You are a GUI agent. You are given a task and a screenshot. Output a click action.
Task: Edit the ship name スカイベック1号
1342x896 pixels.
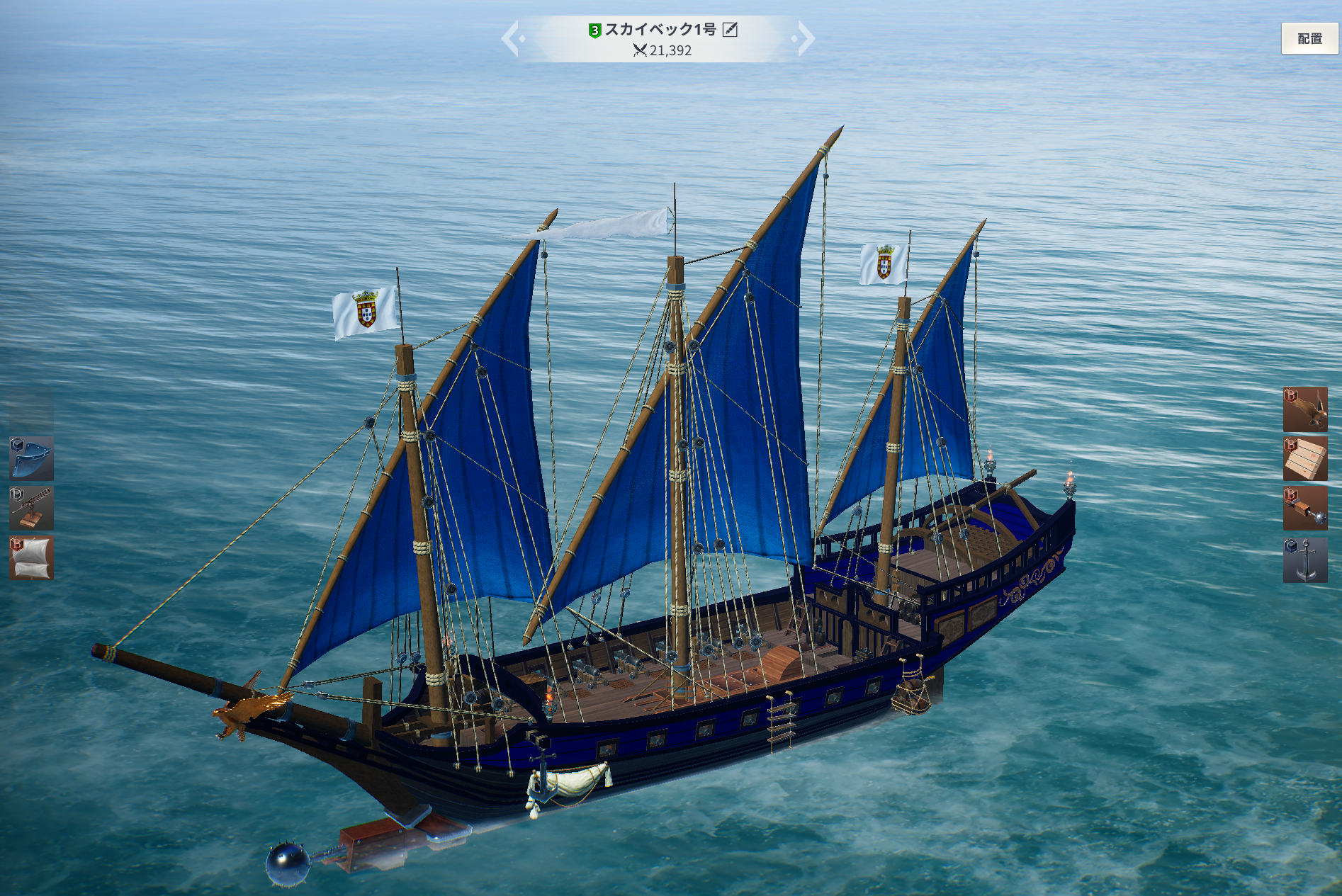730,30
